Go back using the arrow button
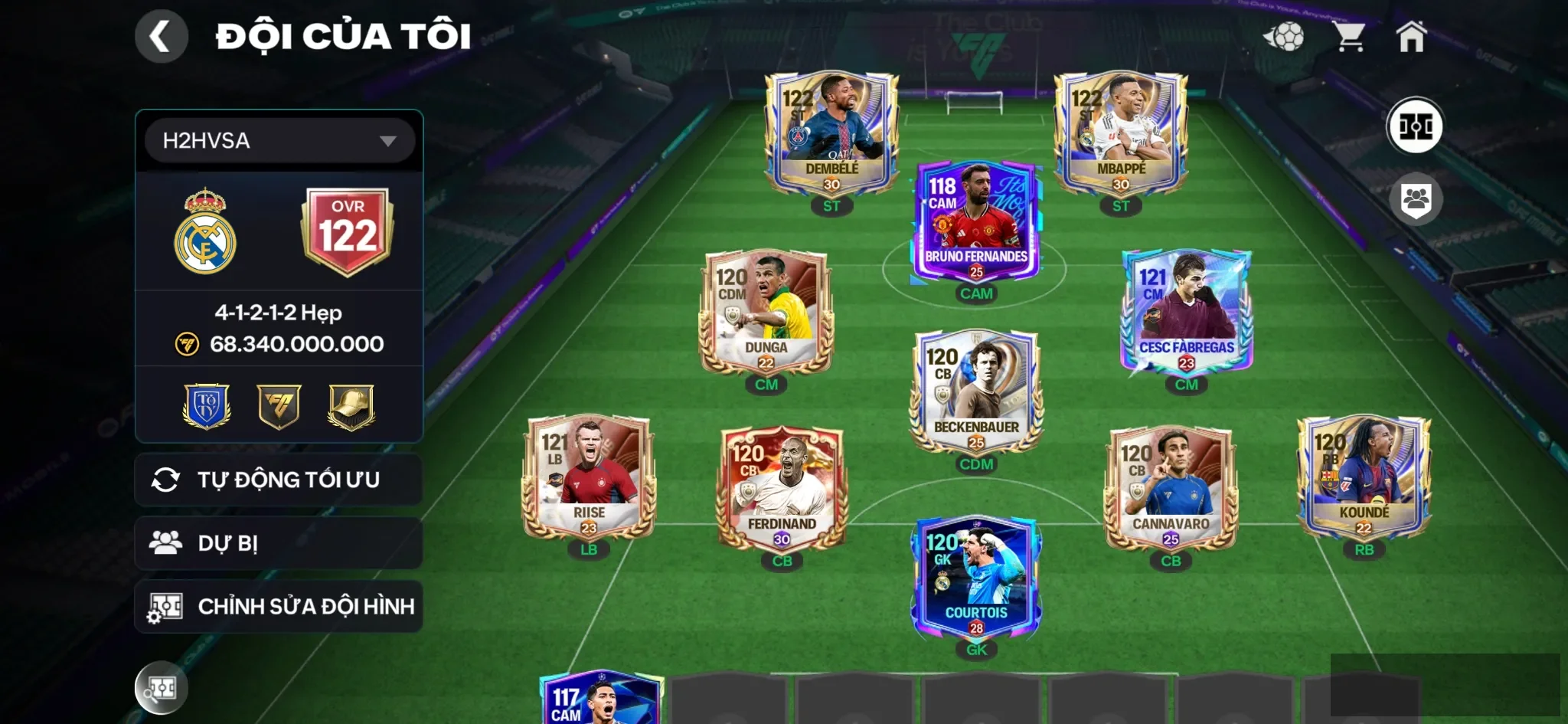Screen dimensions: 1568x724 [161, 36]
